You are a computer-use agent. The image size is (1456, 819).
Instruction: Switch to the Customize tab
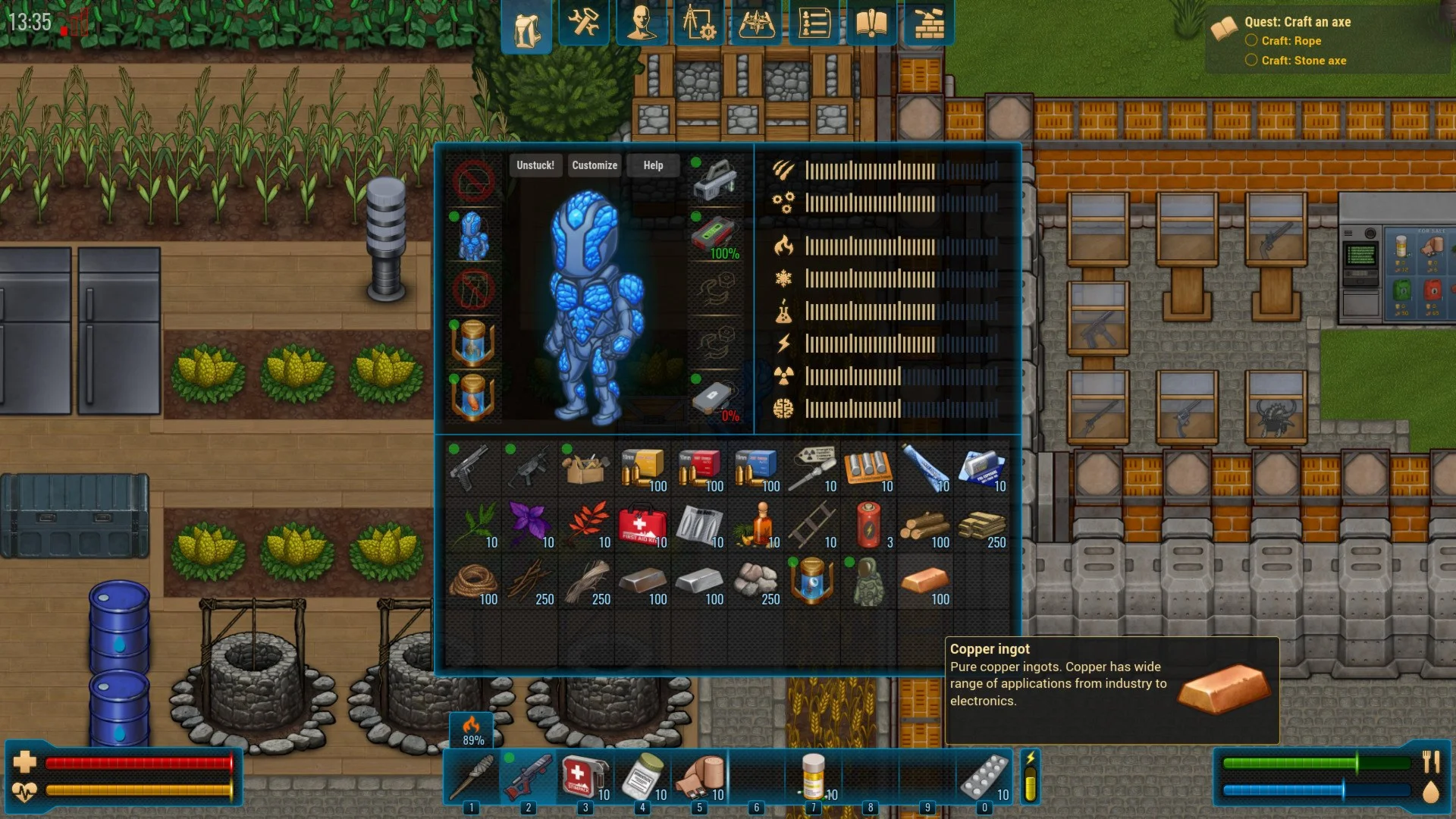[595, 165]
